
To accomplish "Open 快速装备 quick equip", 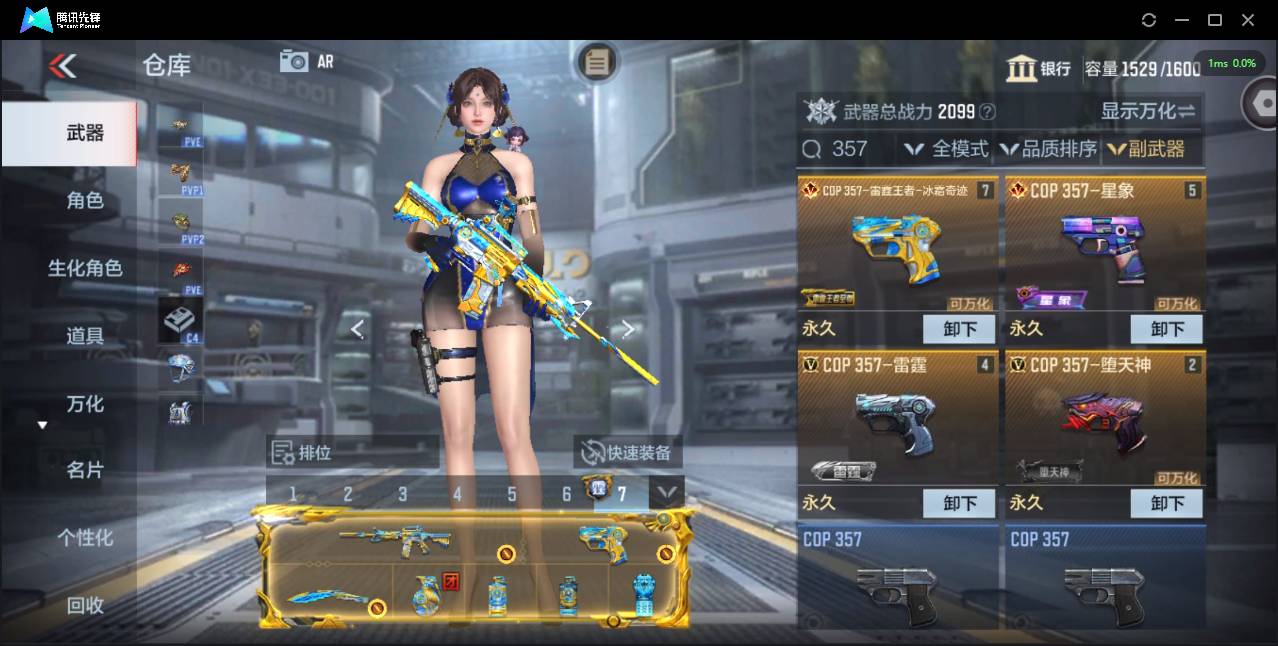I will pyautogui.click(x=628, y=453).
